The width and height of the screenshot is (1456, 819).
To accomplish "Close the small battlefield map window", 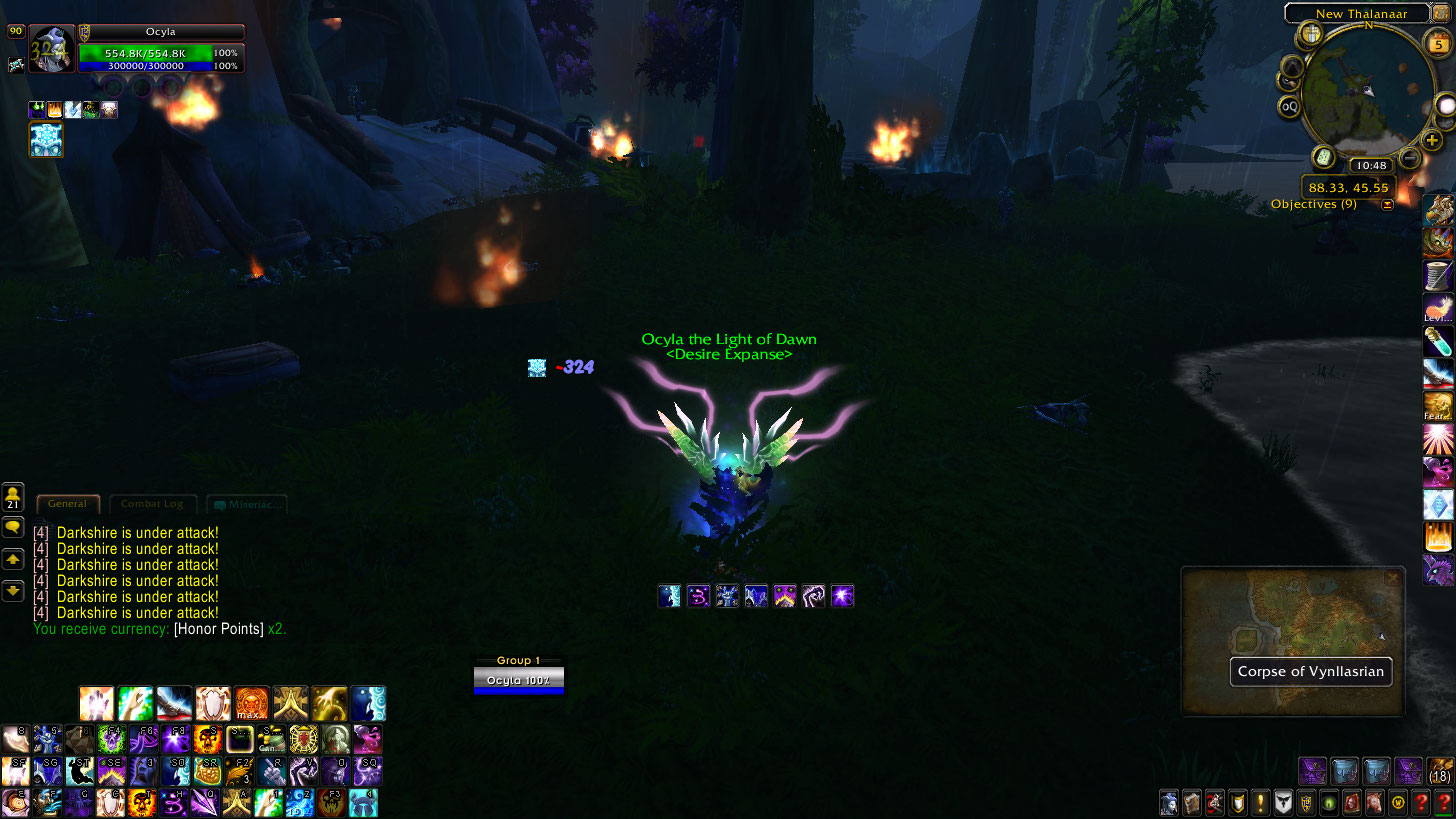I will (x=1392, y=578).
